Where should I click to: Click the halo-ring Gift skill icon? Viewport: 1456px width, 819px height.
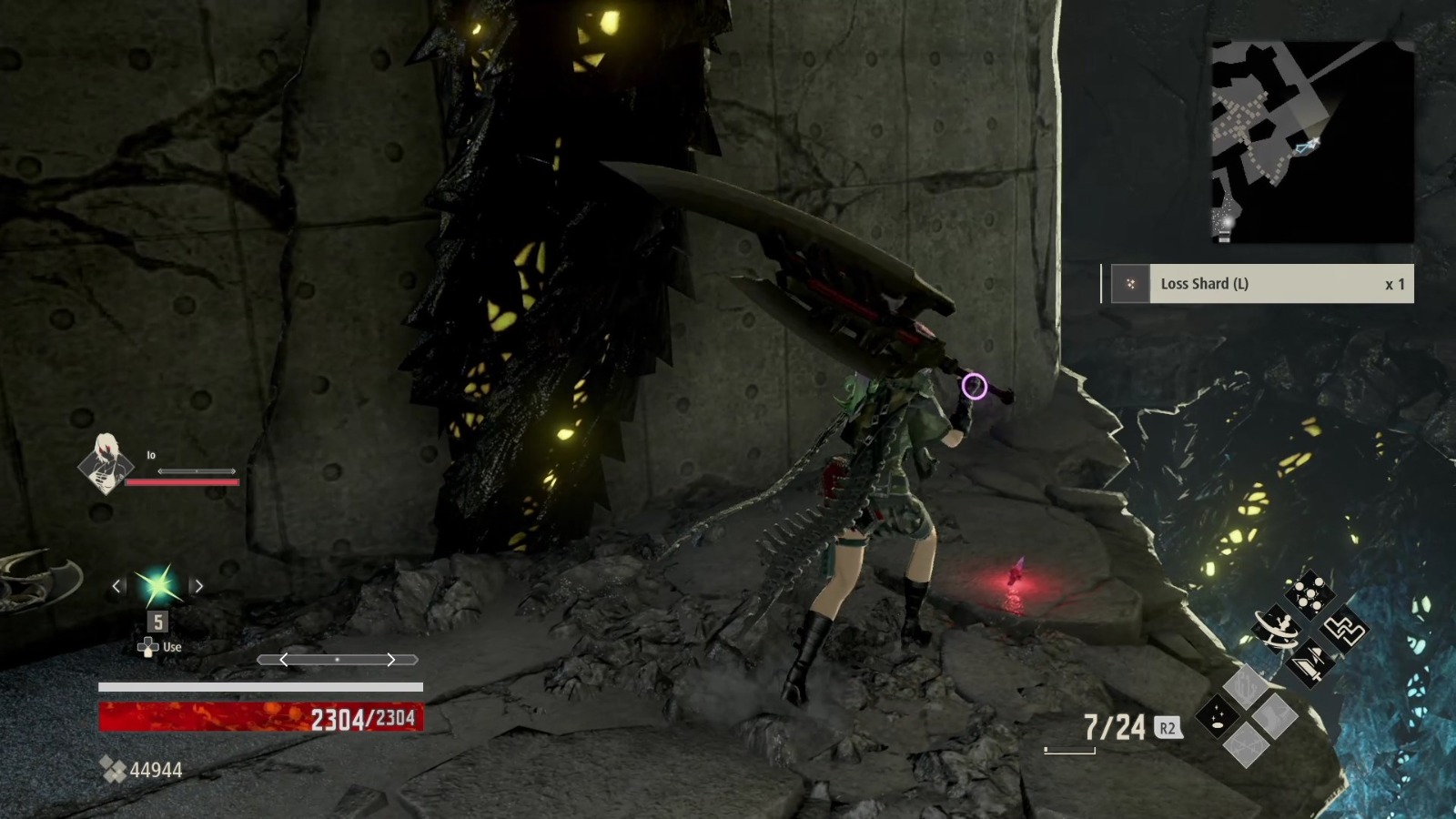(x=1277, y=630)
